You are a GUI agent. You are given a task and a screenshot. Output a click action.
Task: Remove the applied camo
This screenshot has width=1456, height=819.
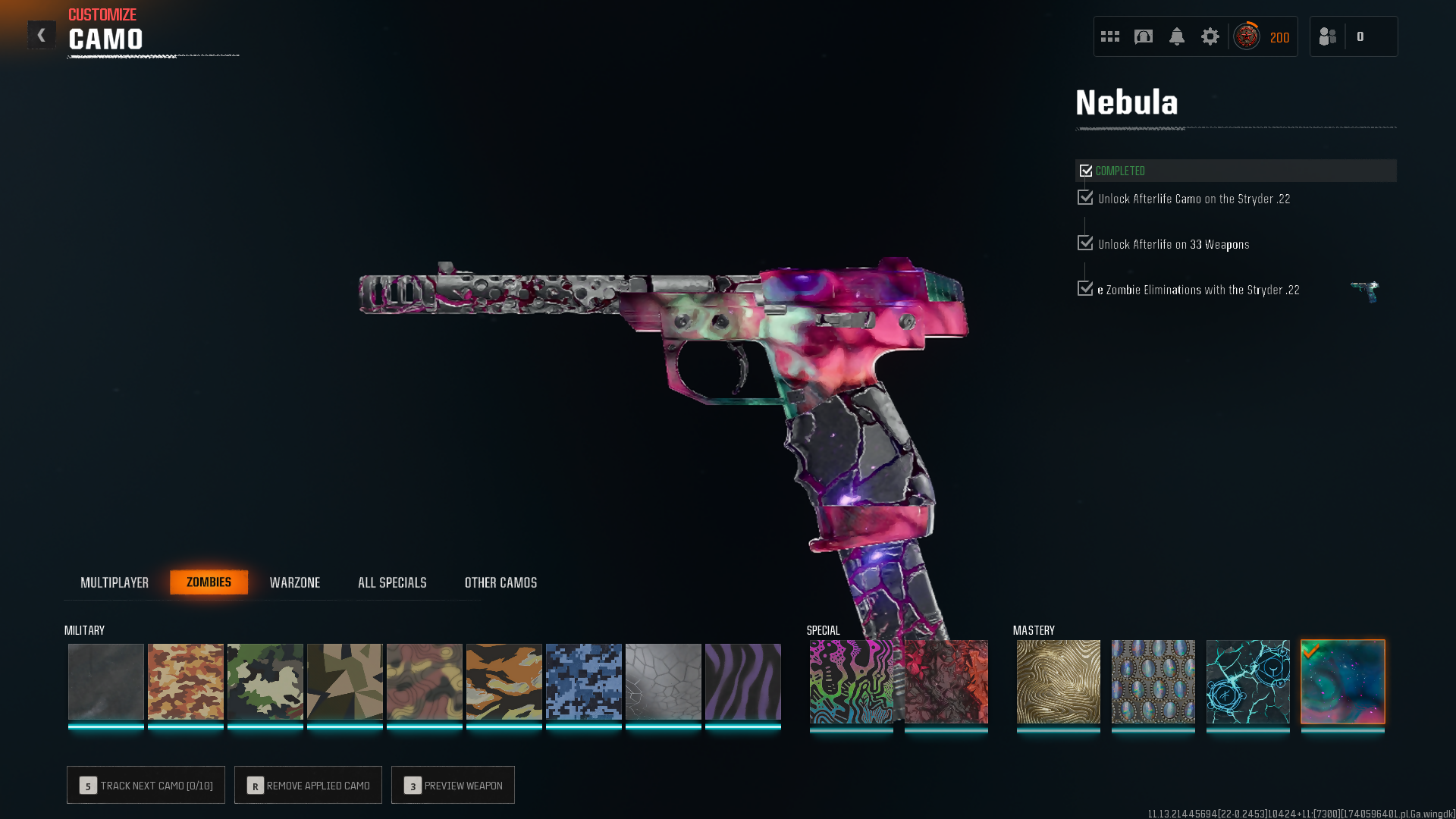(308, 785)
